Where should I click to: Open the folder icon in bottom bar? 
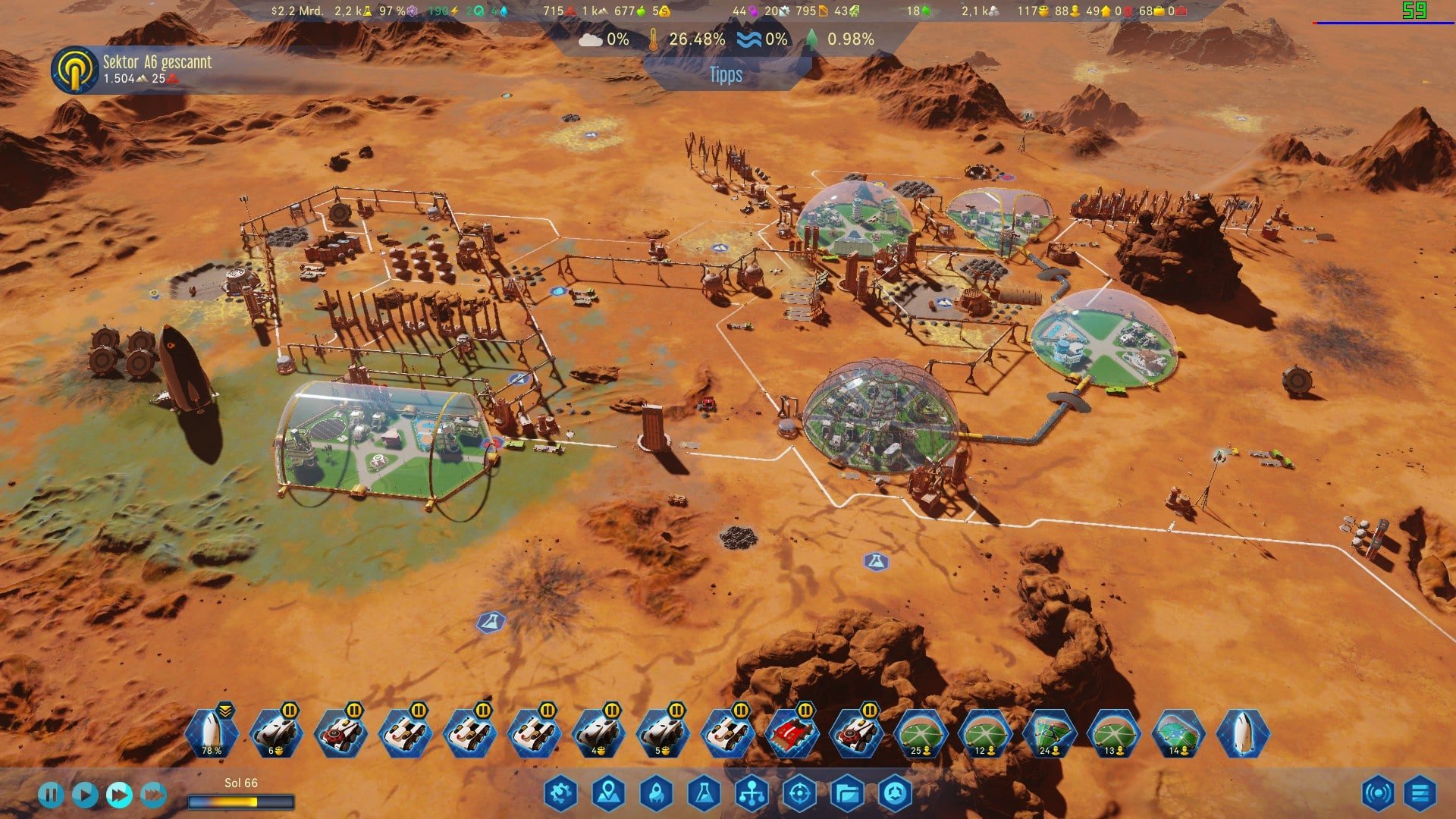[847, 793]
